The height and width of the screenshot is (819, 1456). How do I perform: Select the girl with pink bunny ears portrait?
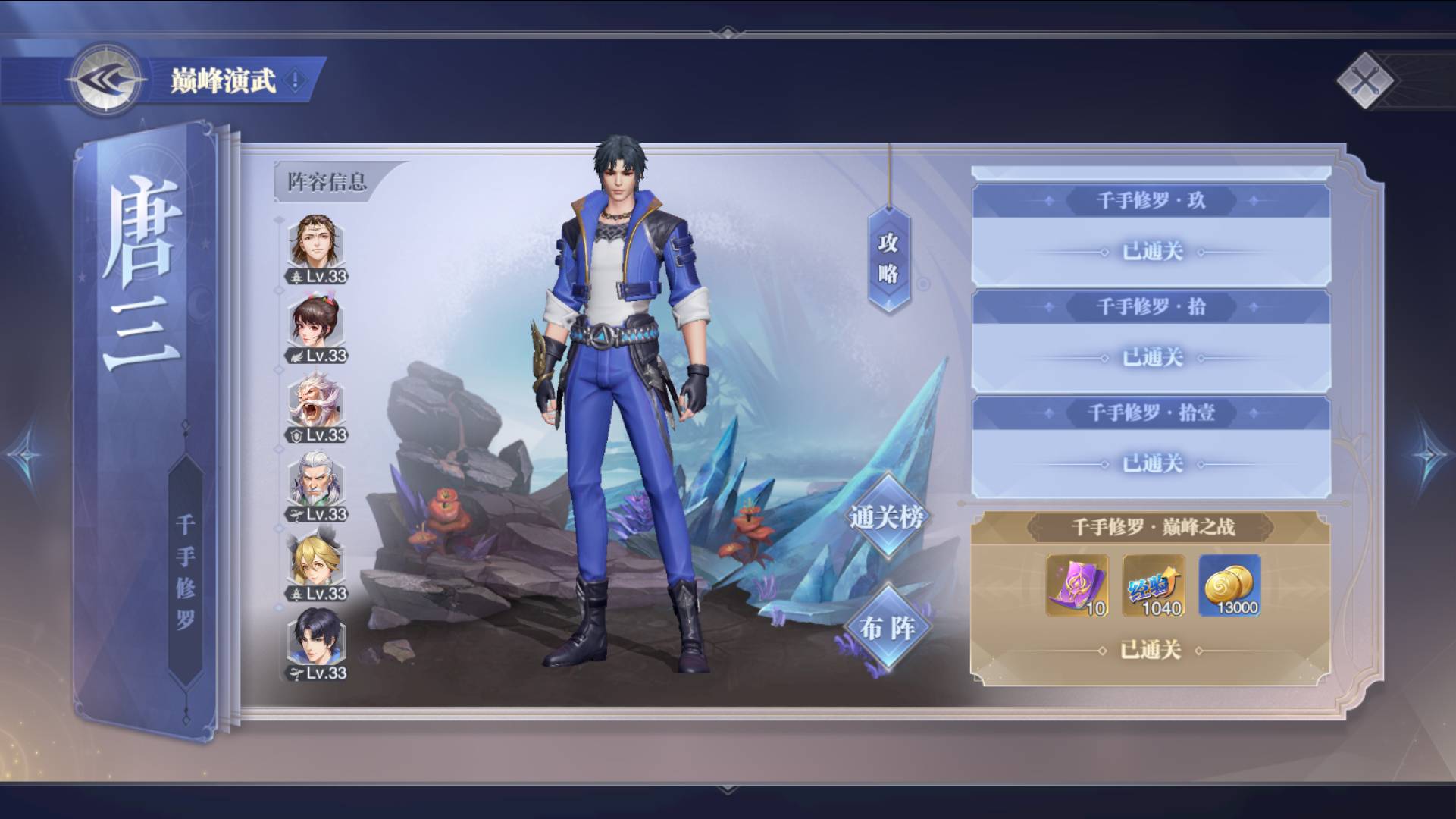pos(317,324)
